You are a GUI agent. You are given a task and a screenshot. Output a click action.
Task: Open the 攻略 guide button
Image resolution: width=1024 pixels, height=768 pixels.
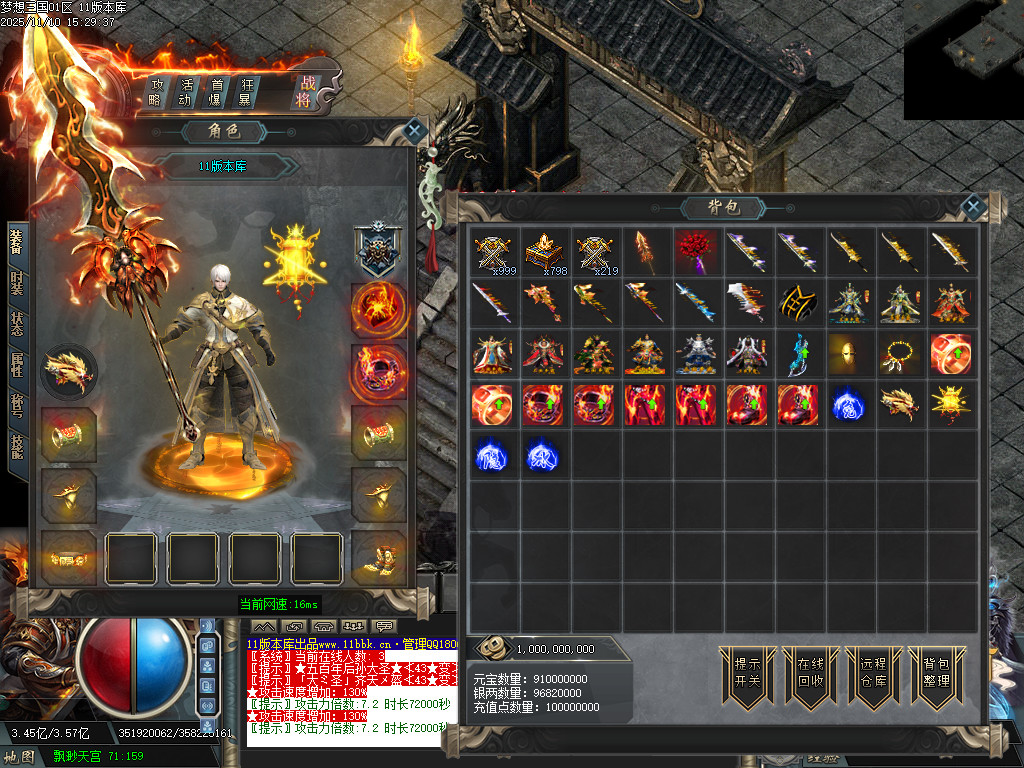[156, 92]
